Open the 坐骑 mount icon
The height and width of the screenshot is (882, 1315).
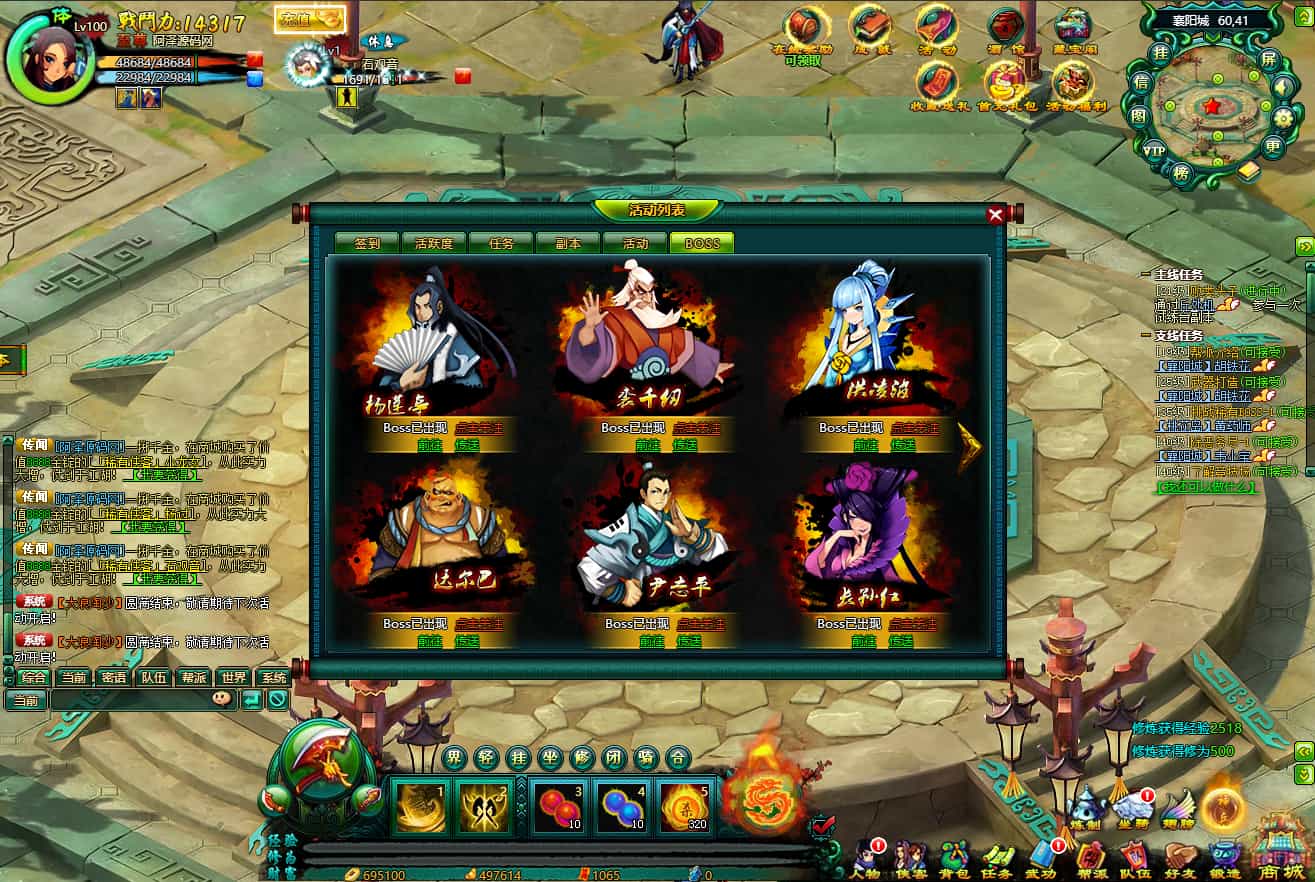(1133, 806)
